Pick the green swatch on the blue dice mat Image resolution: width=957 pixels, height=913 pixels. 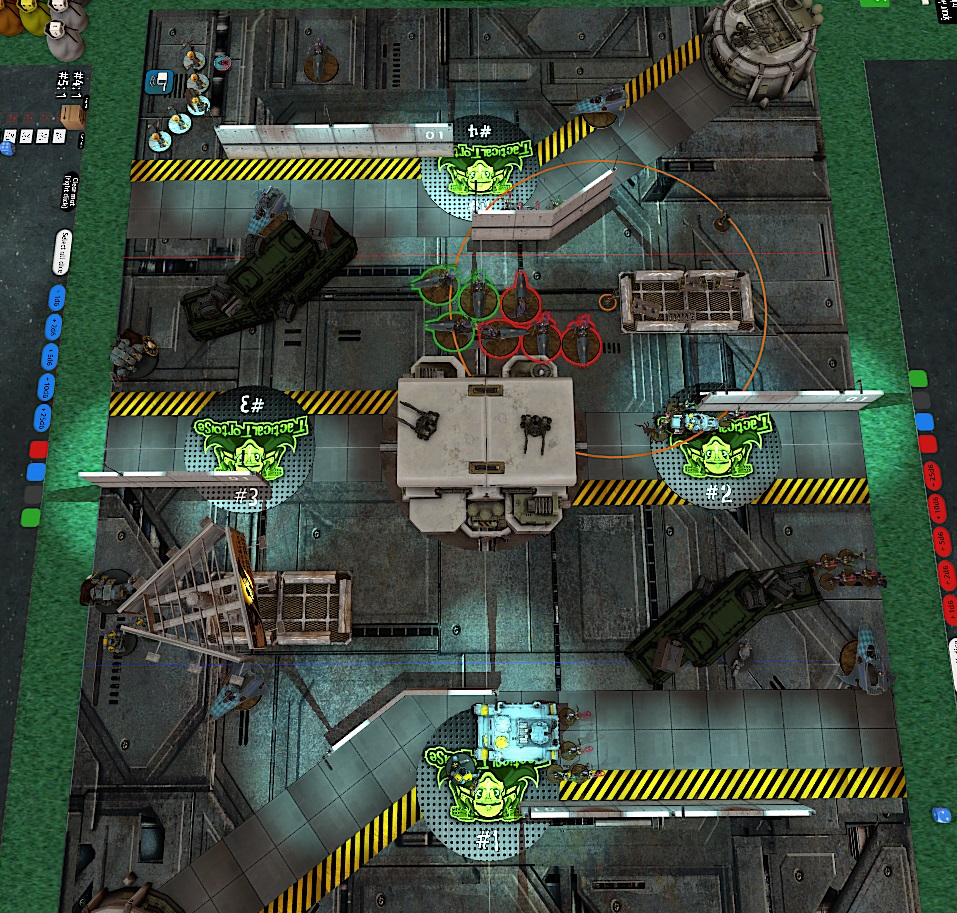click(31, 517)
